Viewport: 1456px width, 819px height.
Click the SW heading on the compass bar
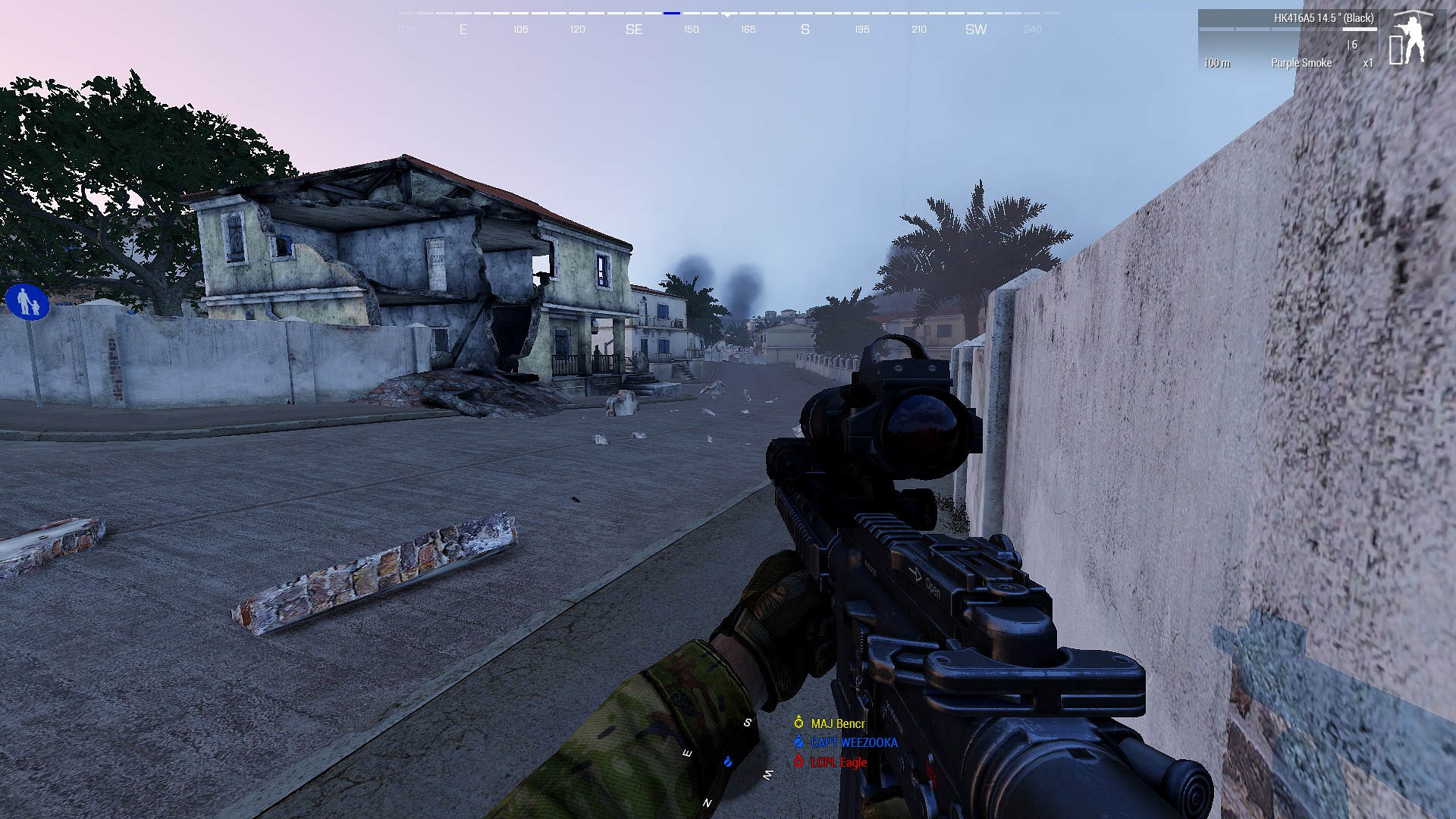(x=976, y=30)
